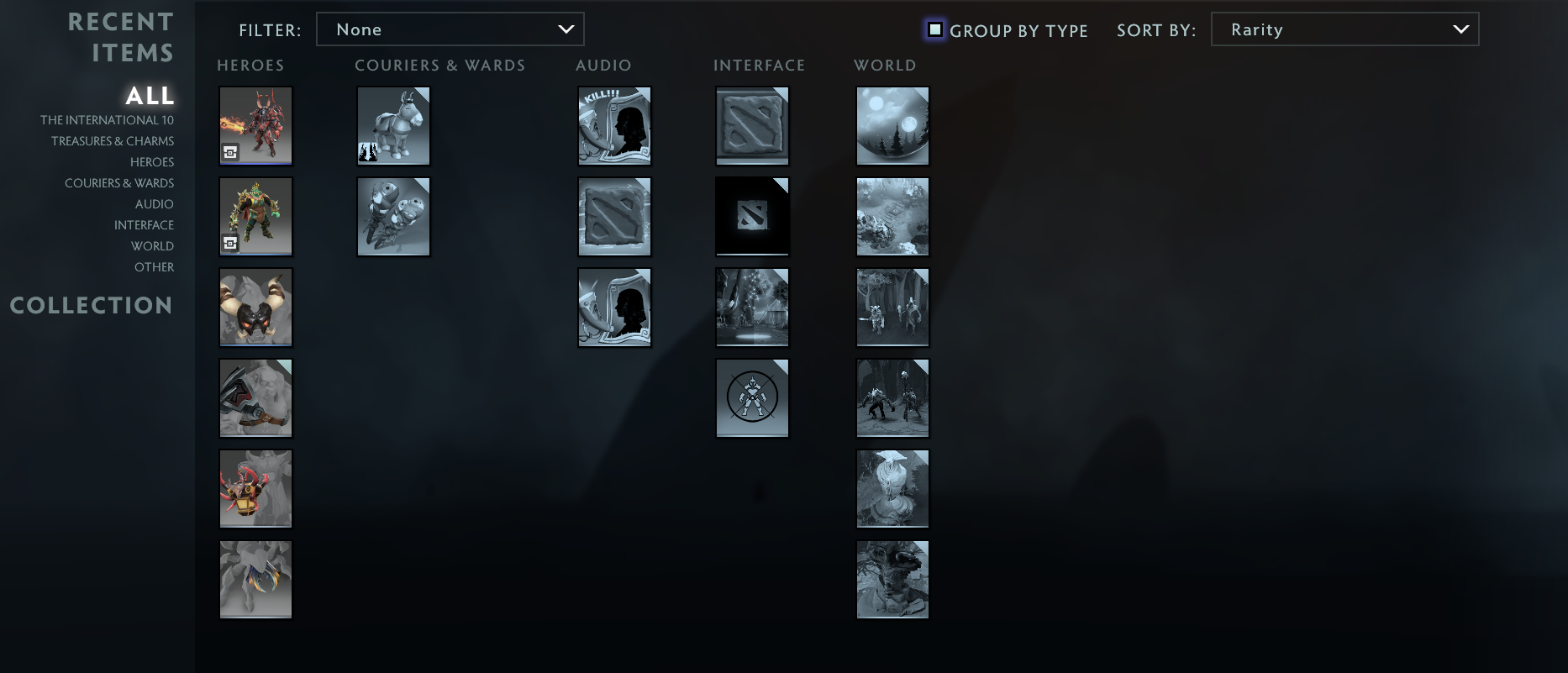Click the Collection section heading
This screenshot has height=673, width=1568.
click(x=91, y=306)
